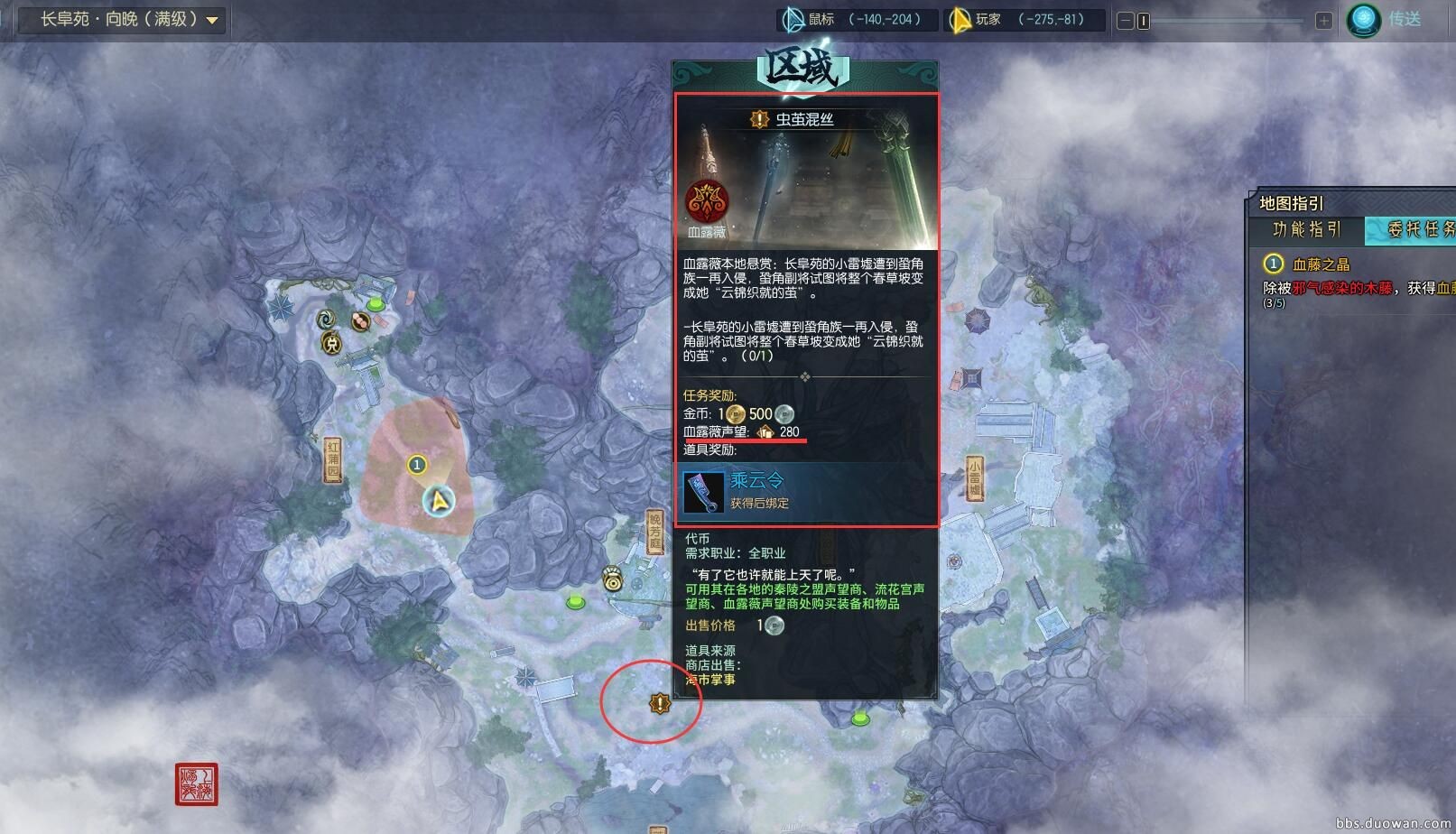The width and height of the screenshot is (1456, 834).
Task: Click the red seal stamp icon
Action: 196,783
